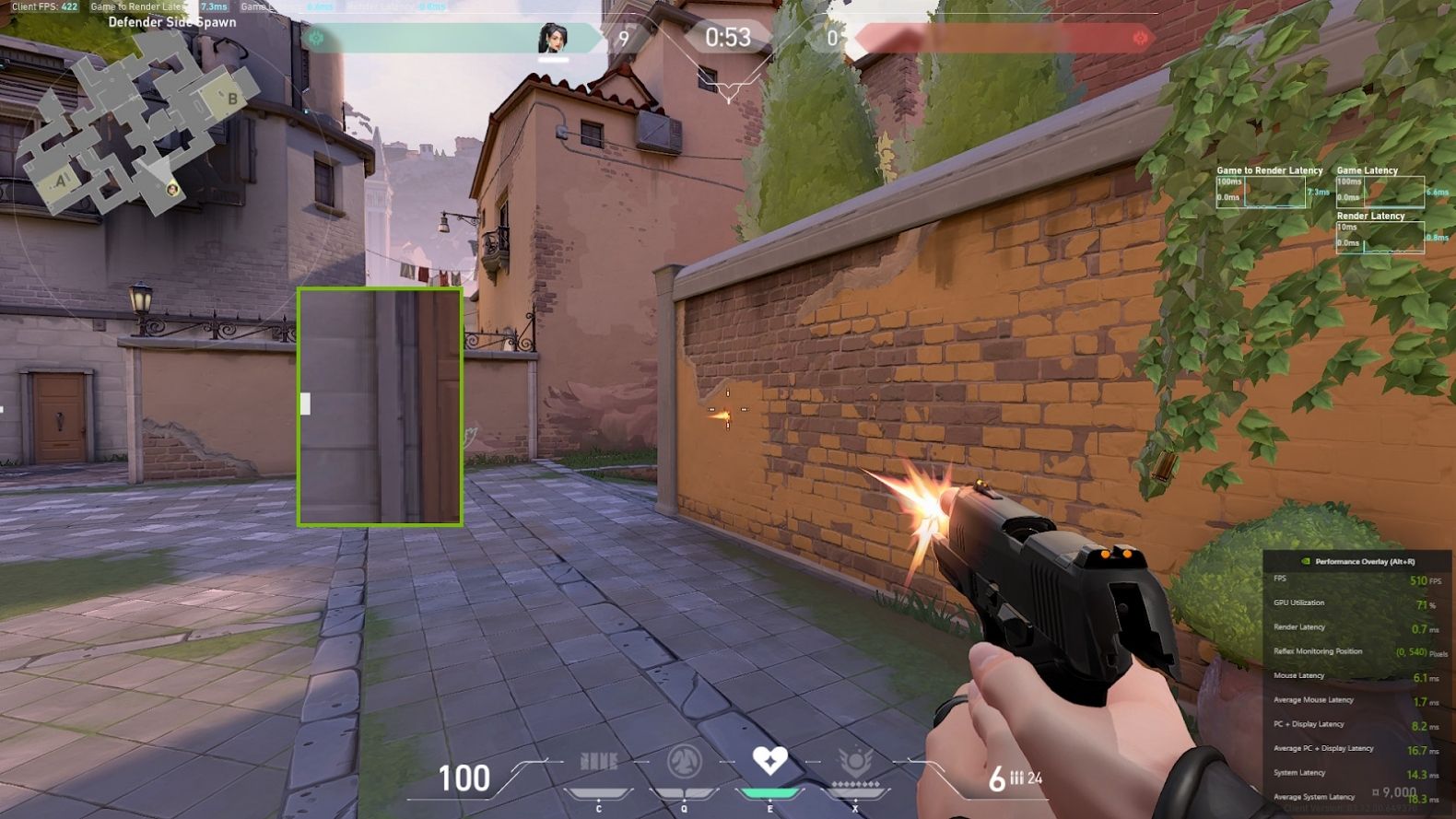Viewport: 1456px width, 819px height.
Task: Mark the B site on the minimap
Action: (x=232, y=99)
